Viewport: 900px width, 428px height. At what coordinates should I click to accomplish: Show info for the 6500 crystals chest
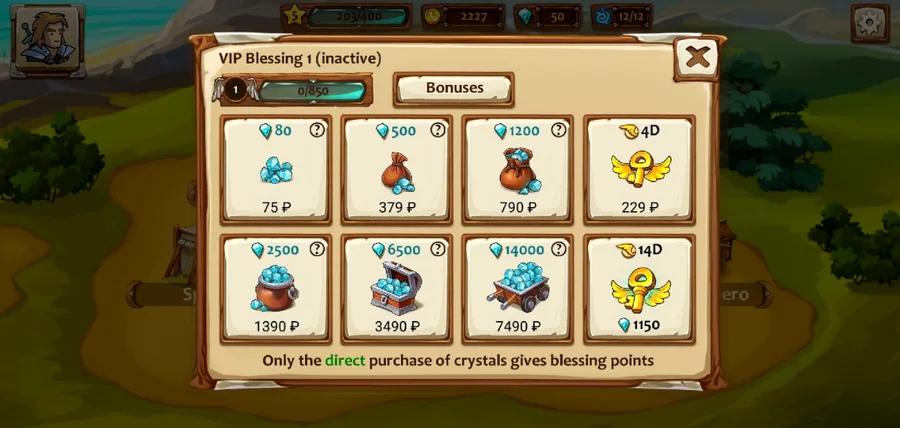(438, 249)
